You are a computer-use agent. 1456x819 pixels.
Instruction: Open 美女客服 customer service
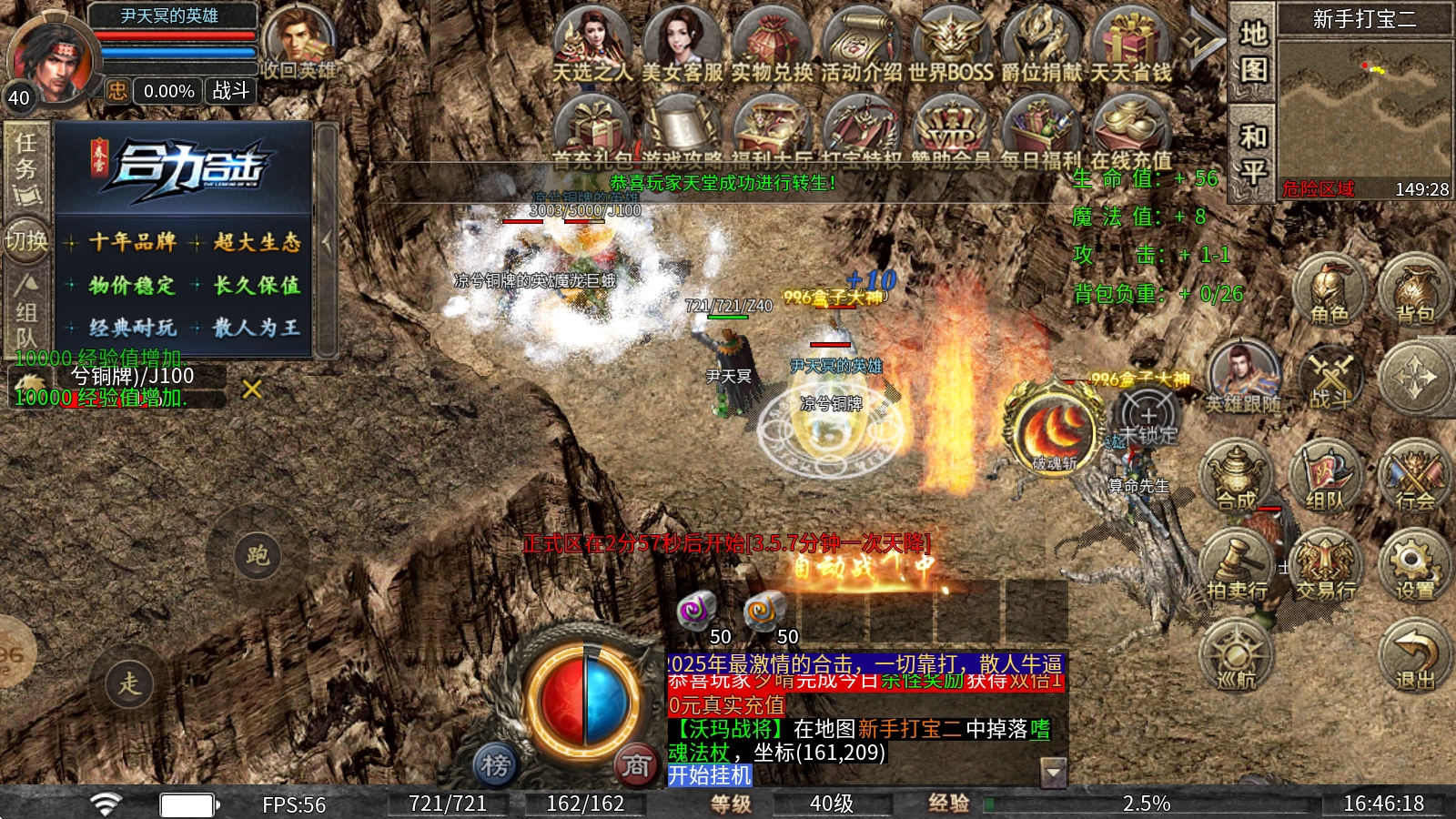coord(682,45)
